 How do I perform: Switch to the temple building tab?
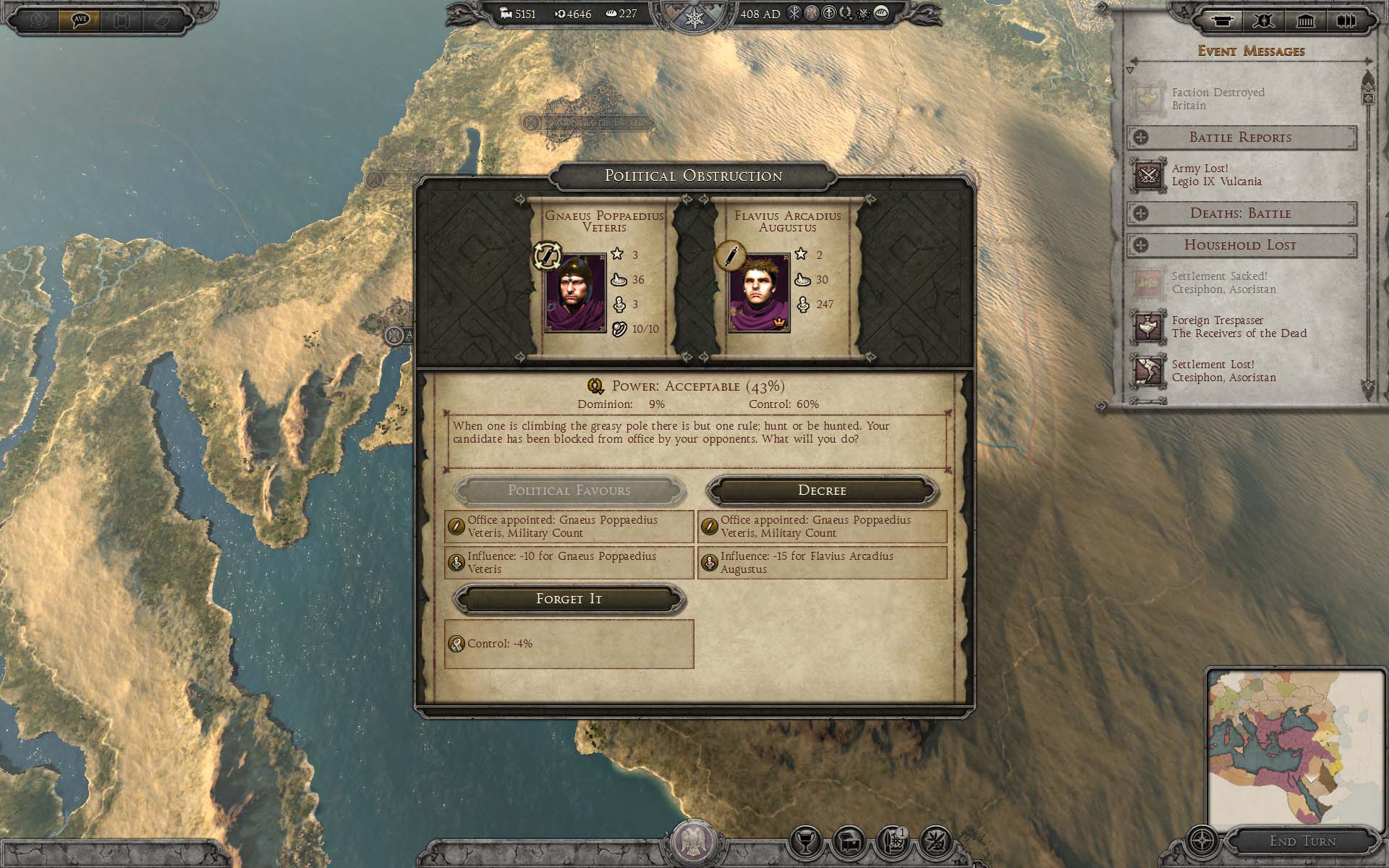pyautogui.click(x=1305, y=20)
